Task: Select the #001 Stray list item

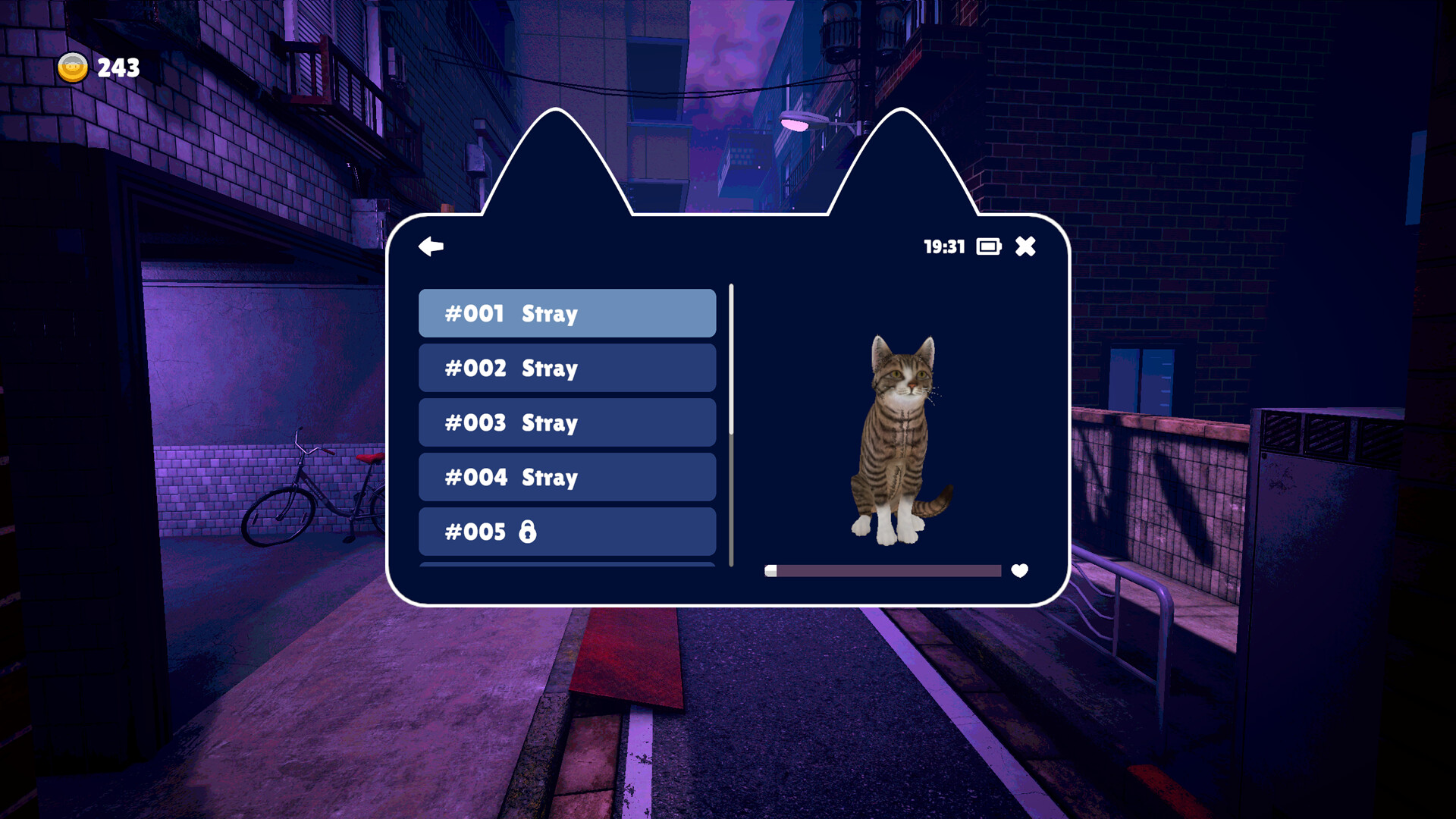Action: pos(567,313)
